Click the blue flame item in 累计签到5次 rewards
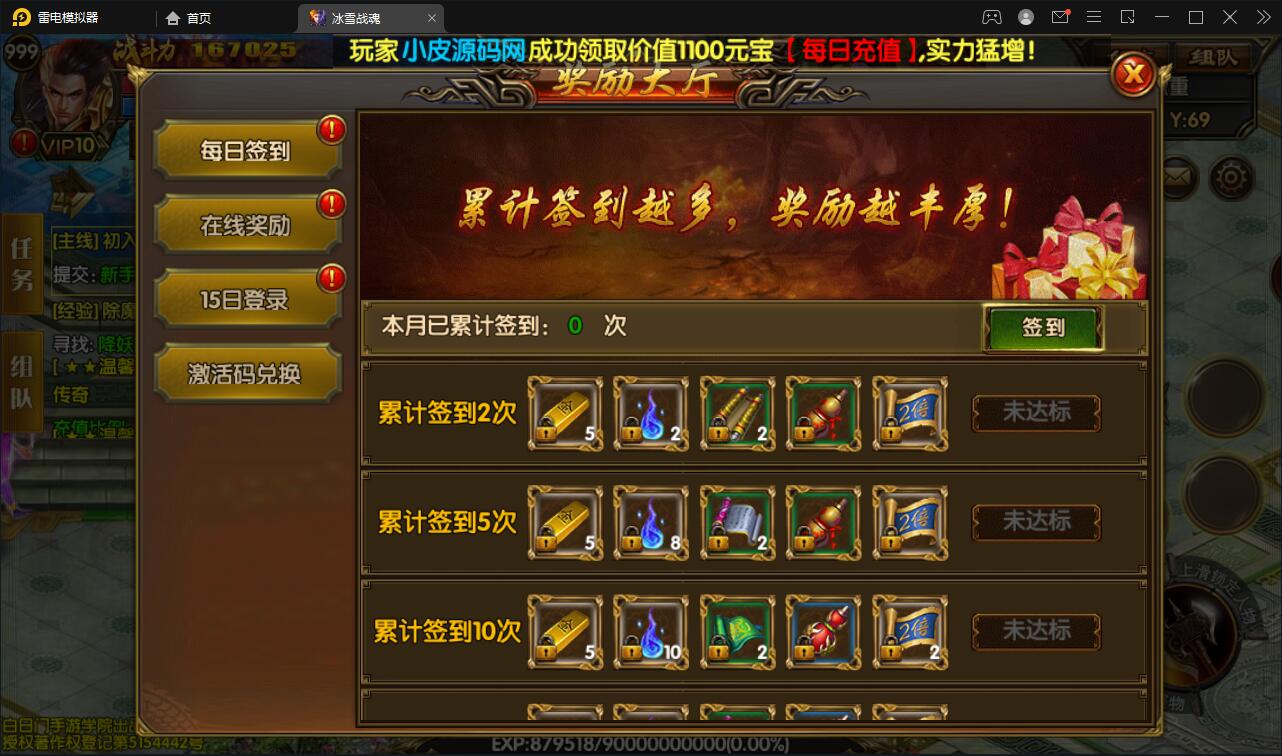 [x=650, y=521]
